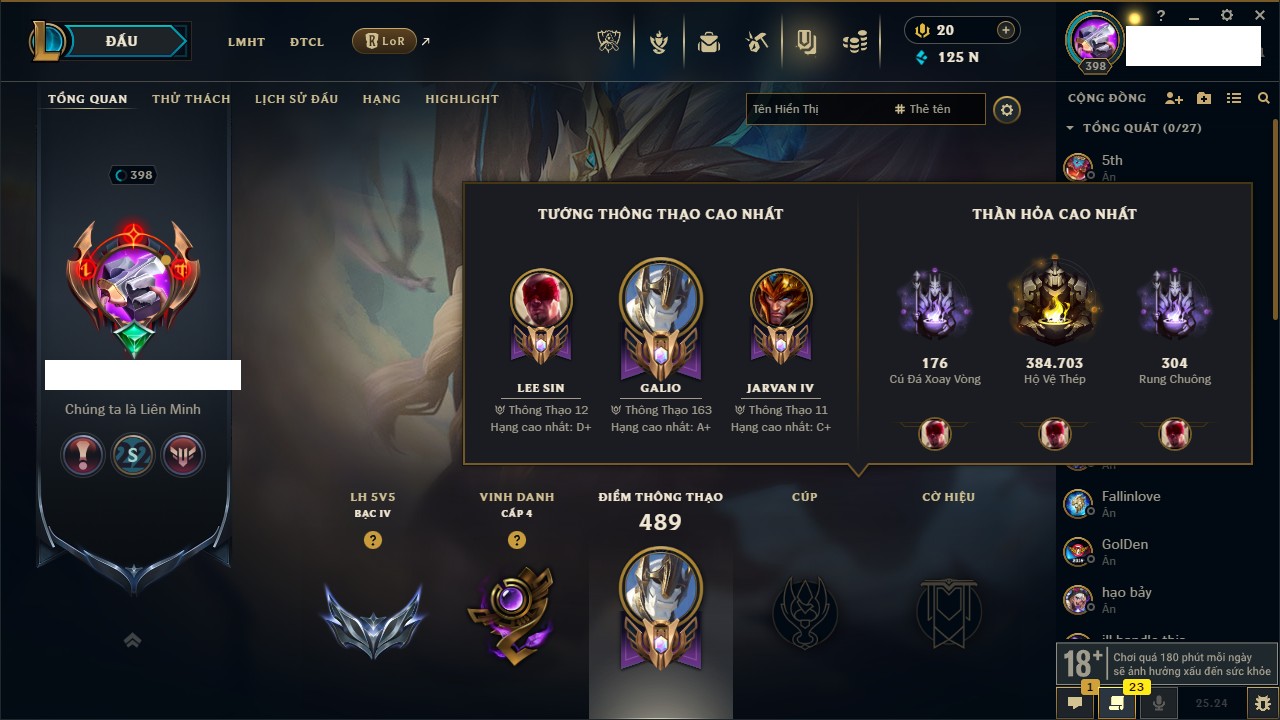The height and width of the screenshot is (720, 1280).
Task: Open the store coins icon
Action: point(854,42)
